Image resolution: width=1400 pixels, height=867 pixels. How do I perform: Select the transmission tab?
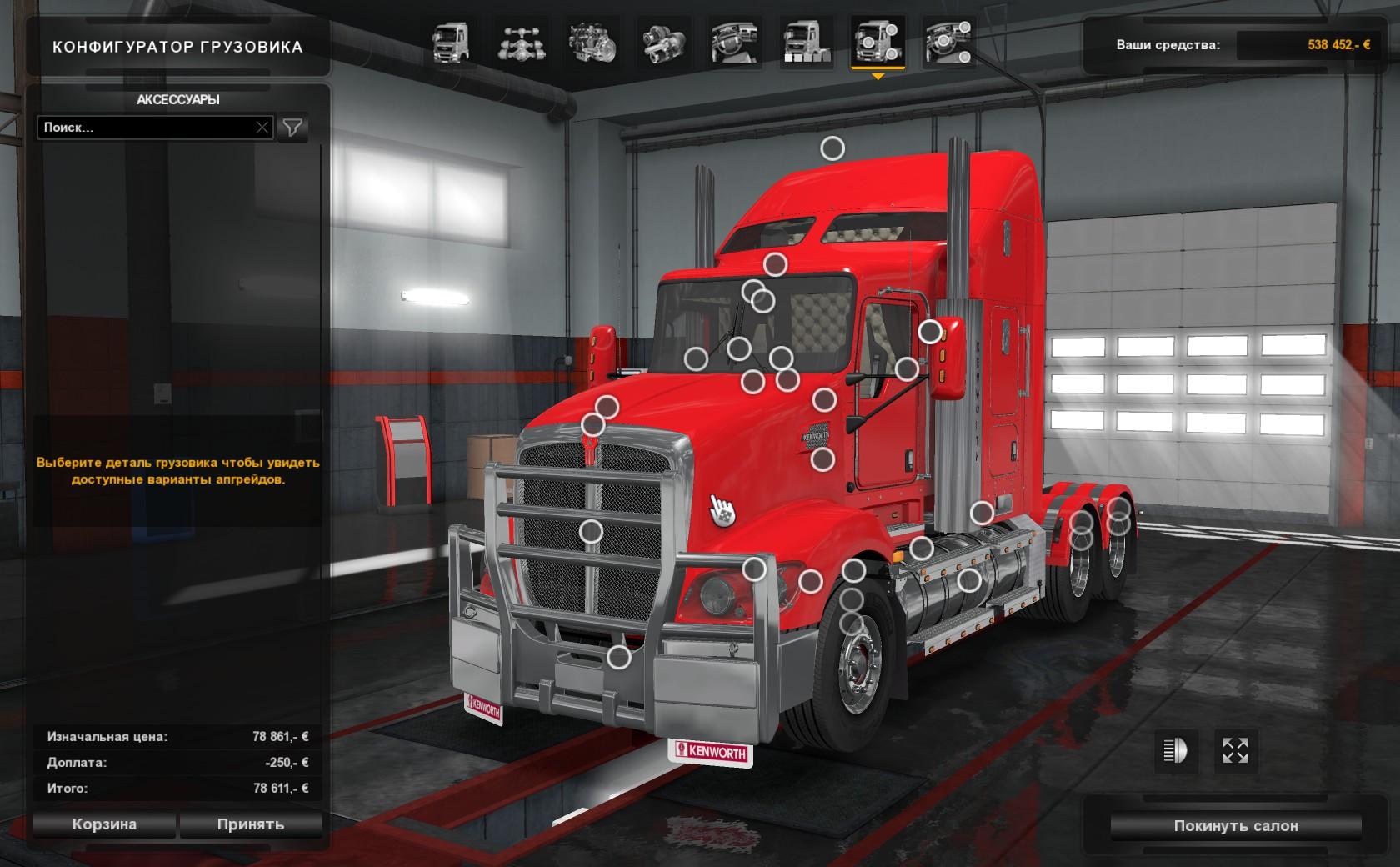(662, 43)
